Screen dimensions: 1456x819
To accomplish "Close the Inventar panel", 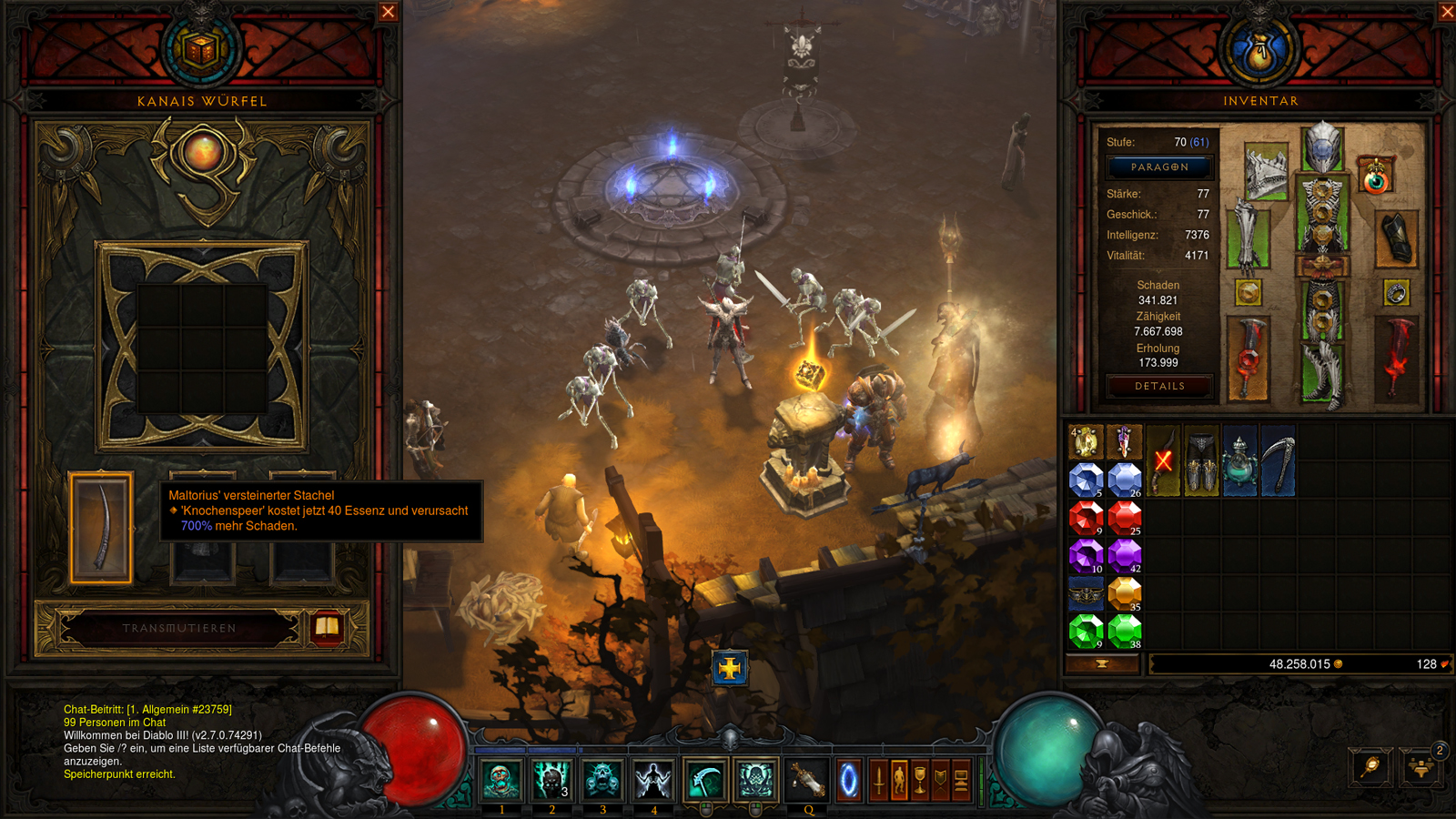I will click(1447, 12).
